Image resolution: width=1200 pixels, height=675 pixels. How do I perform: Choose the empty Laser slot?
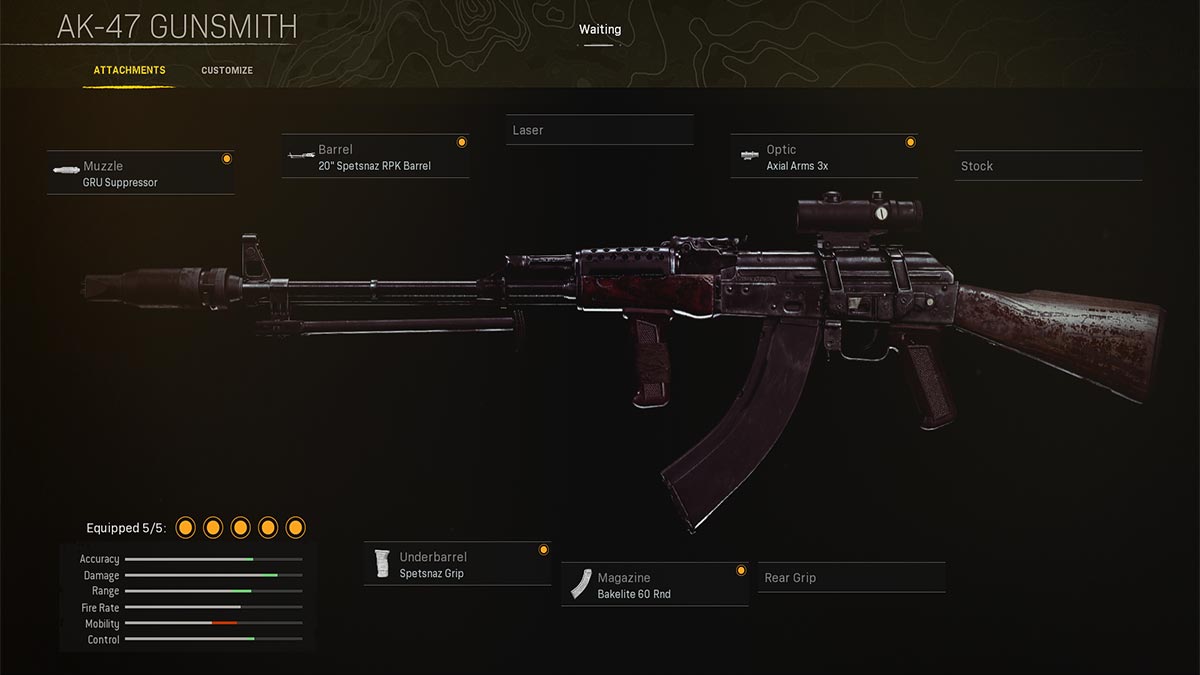(599, 131)
